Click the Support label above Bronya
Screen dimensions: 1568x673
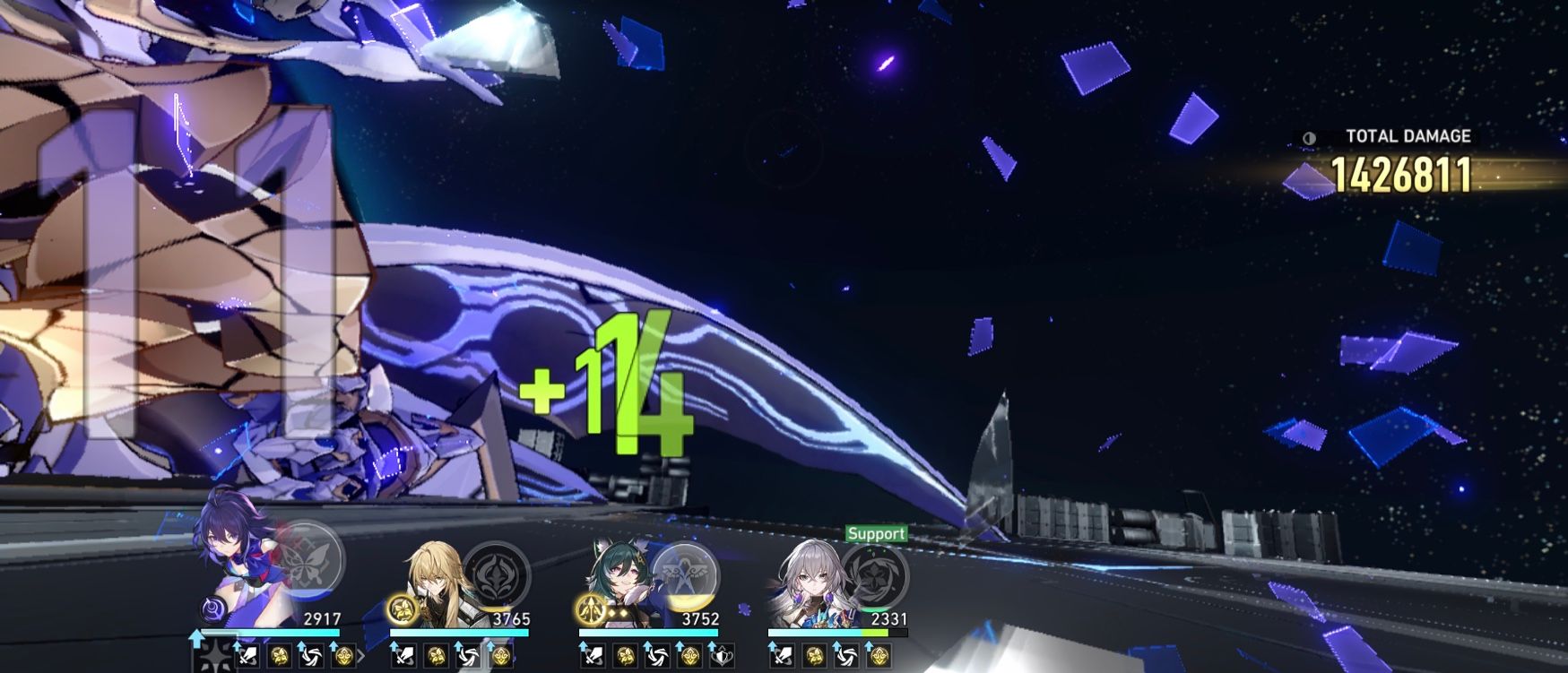click(x=877, y=531)
